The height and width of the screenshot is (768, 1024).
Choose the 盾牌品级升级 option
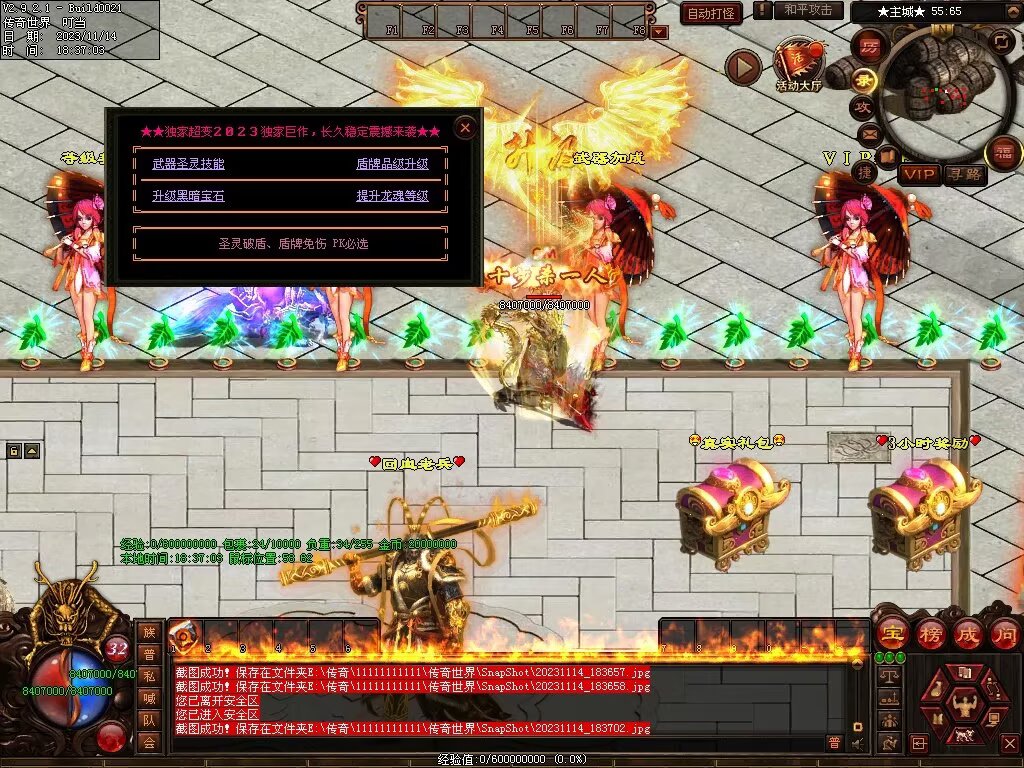point(392,164)
